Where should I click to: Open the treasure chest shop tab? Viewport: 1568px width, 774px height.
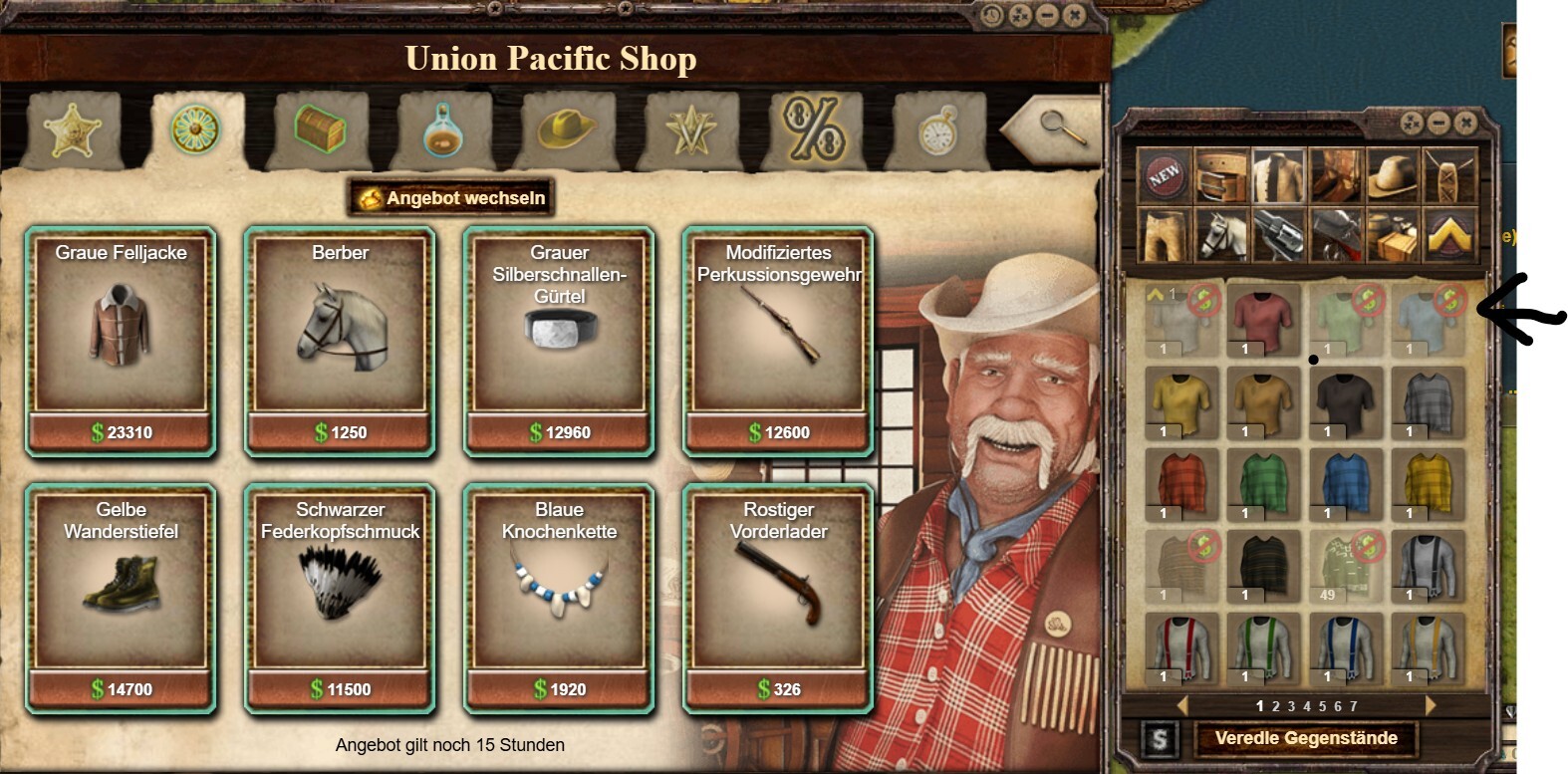(x=320, y=130)
